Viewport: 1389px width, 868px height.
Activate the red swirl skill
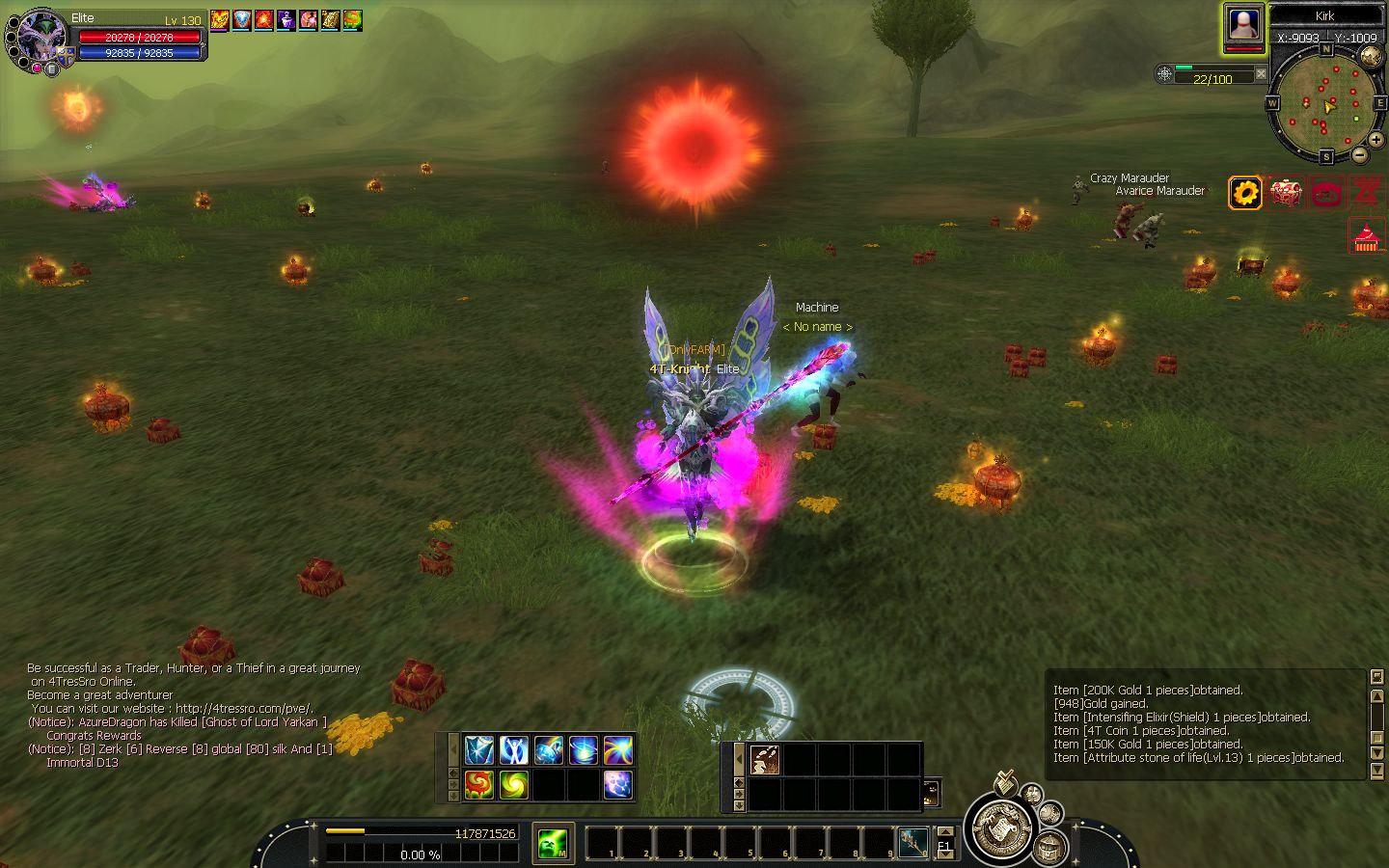[x=479, y=784]
